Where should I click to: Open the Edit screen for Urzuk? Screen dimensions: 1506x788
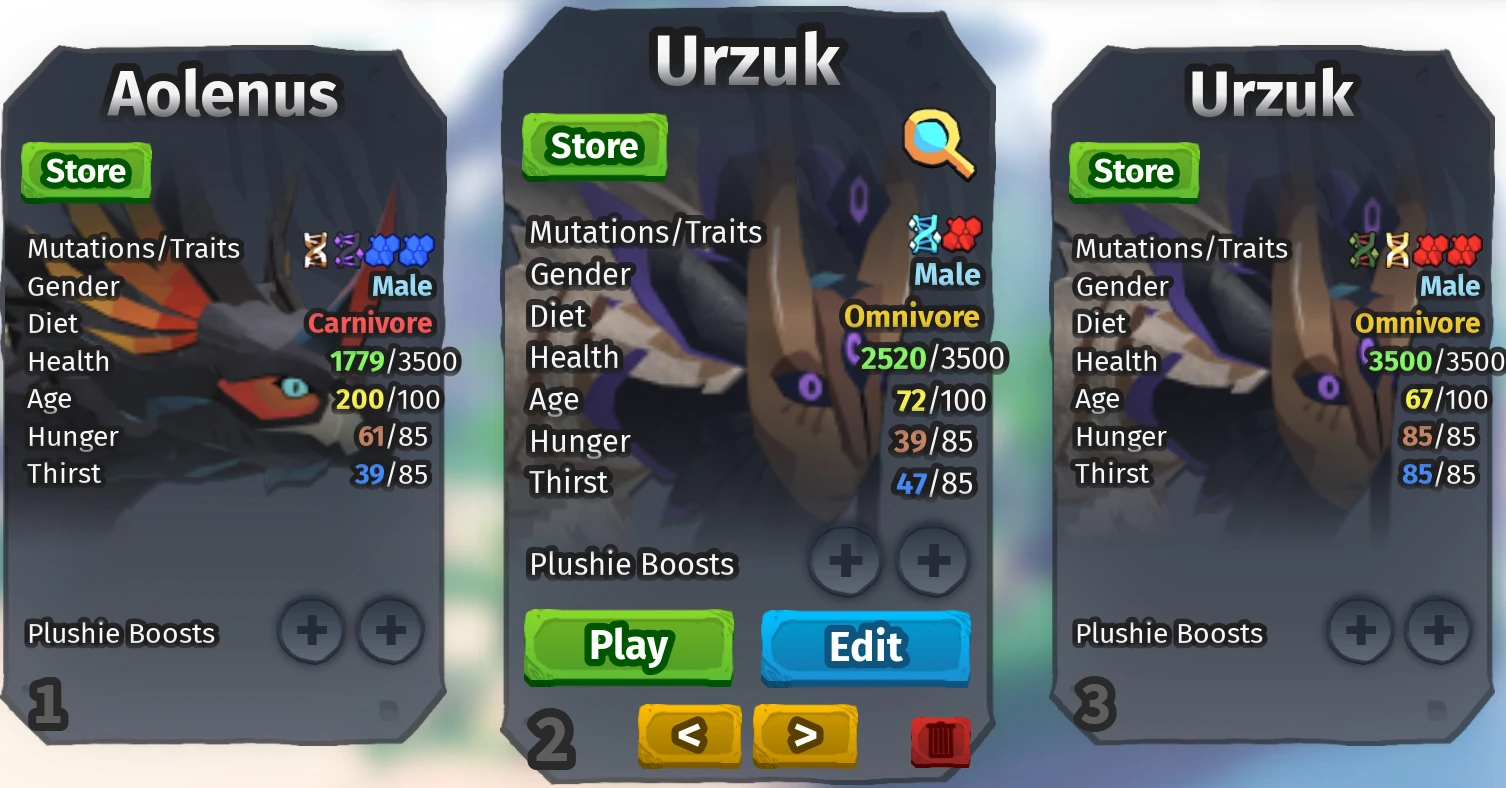864,647
